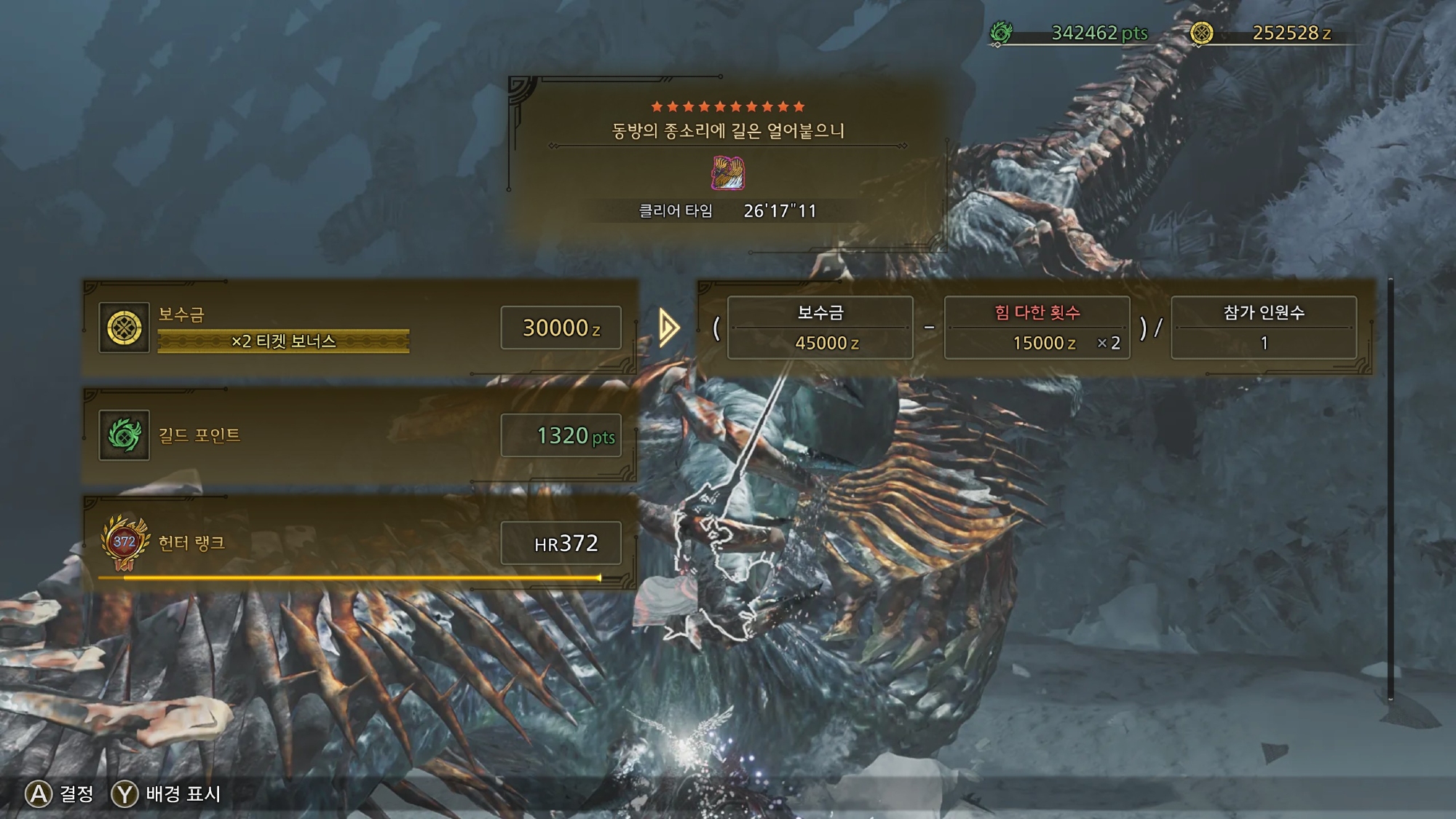Click the gold zenny coin icon beside 보수금

(x=124, y=328)
